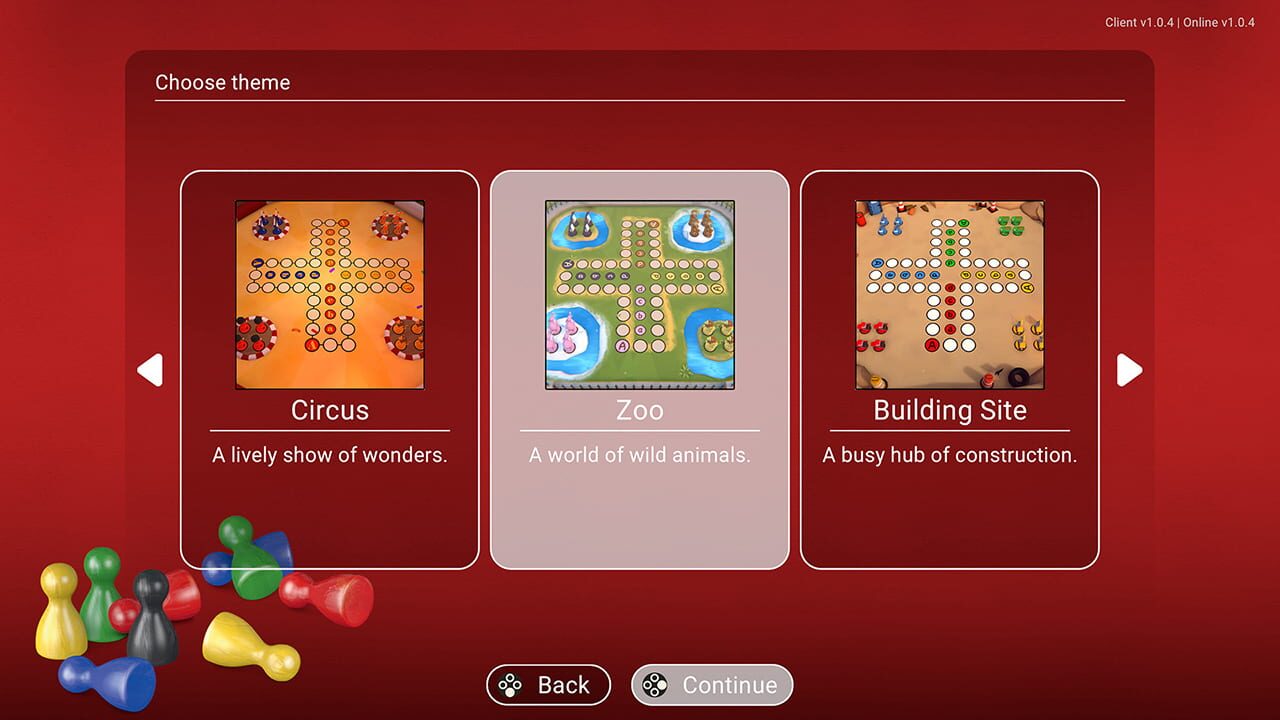
Task: Expand themes by clicking the carousel arrow
Action: pos(1129,370)
